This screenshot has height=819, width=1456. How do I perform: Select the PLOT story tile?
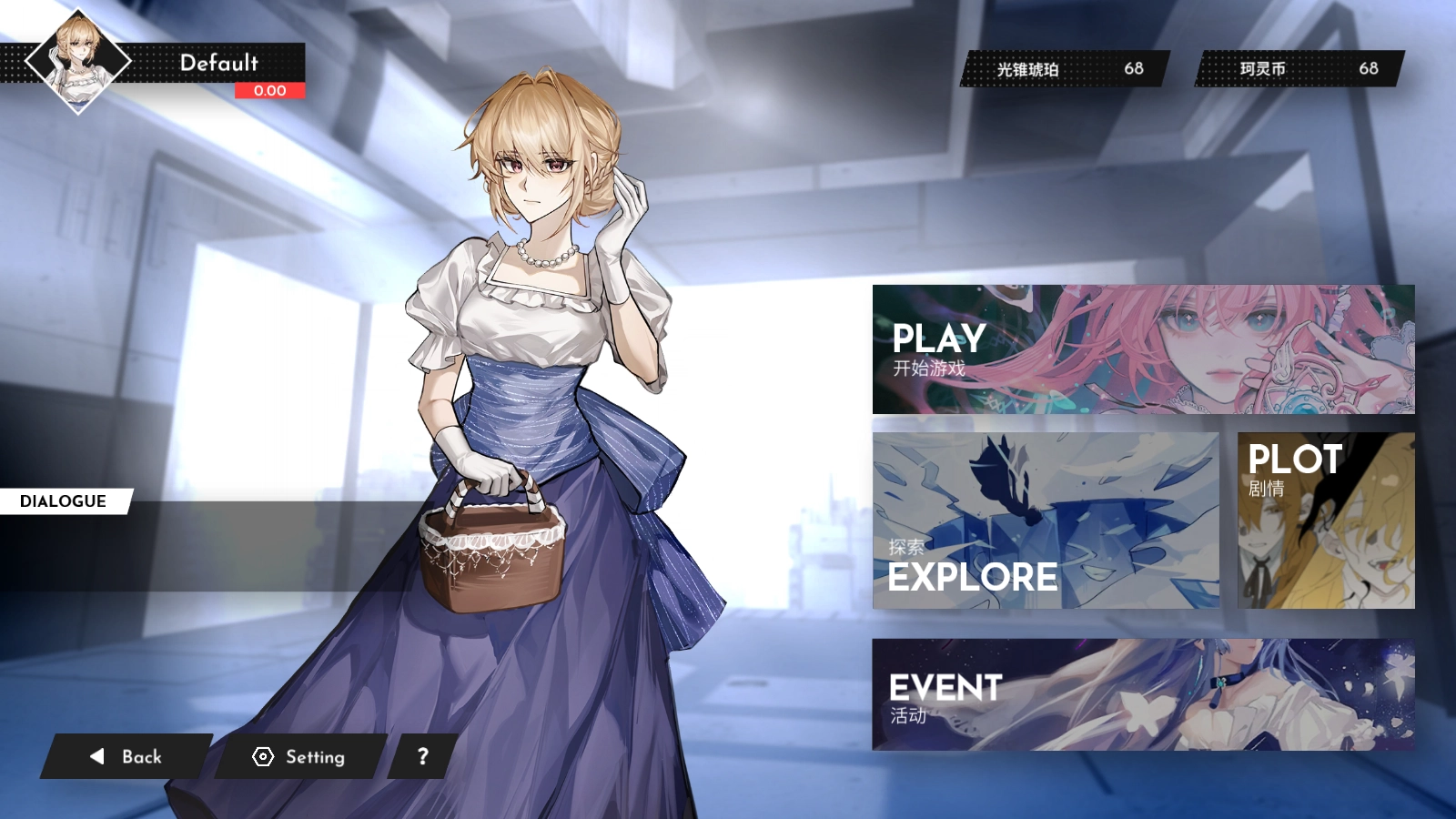(x=1326, y=521)
